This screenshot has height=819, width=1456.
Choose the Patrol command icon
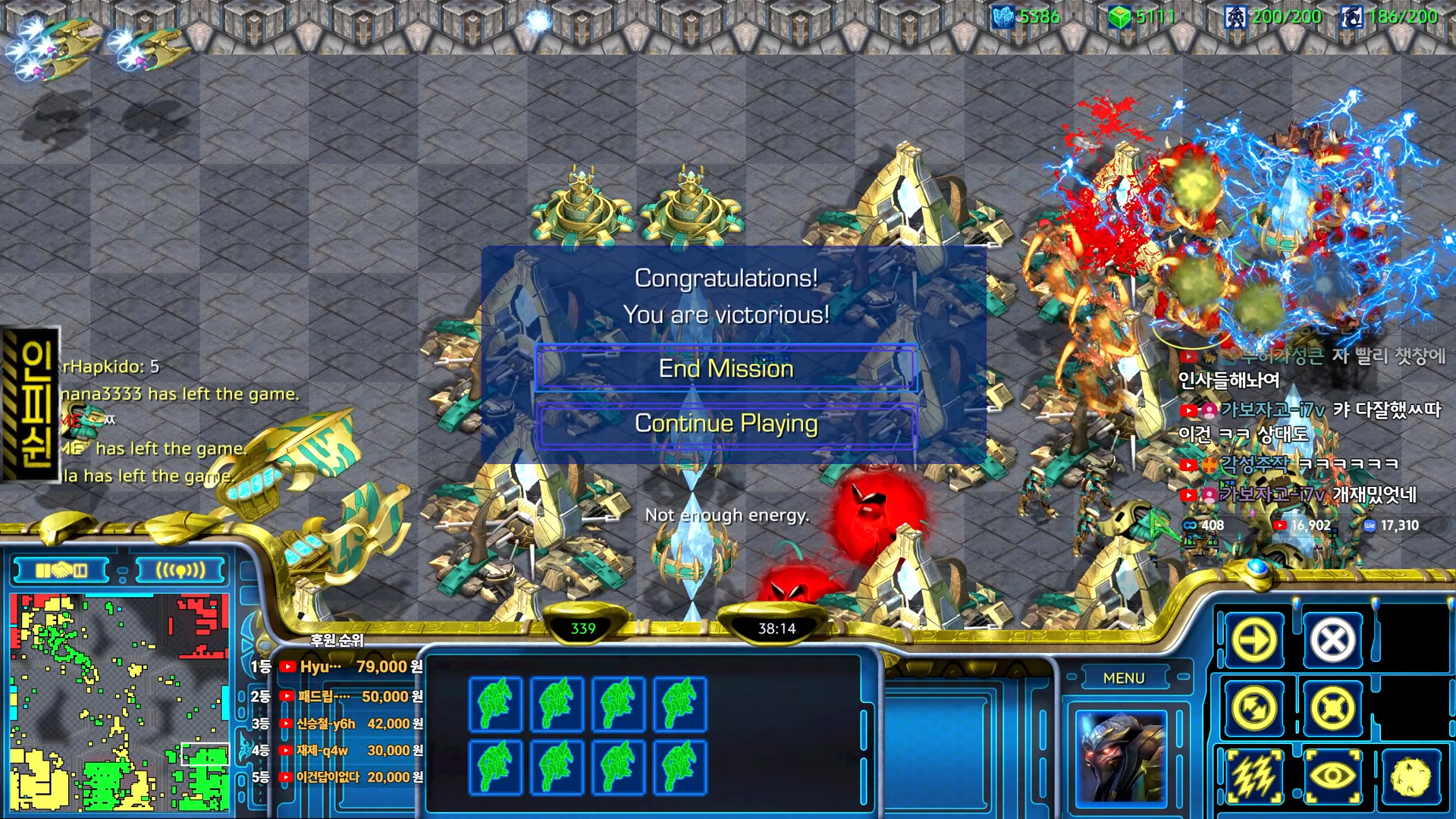1255,709
